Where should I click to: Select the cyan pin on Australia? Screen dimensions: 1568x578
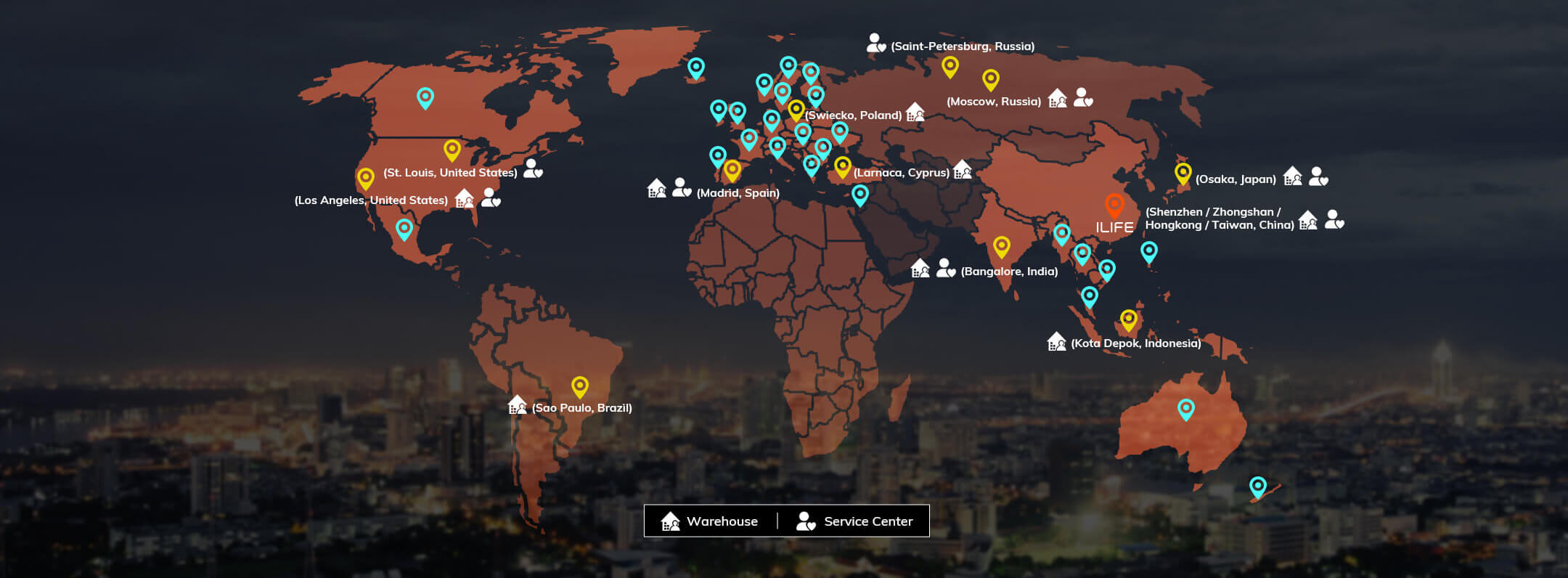coord(1186,410)
